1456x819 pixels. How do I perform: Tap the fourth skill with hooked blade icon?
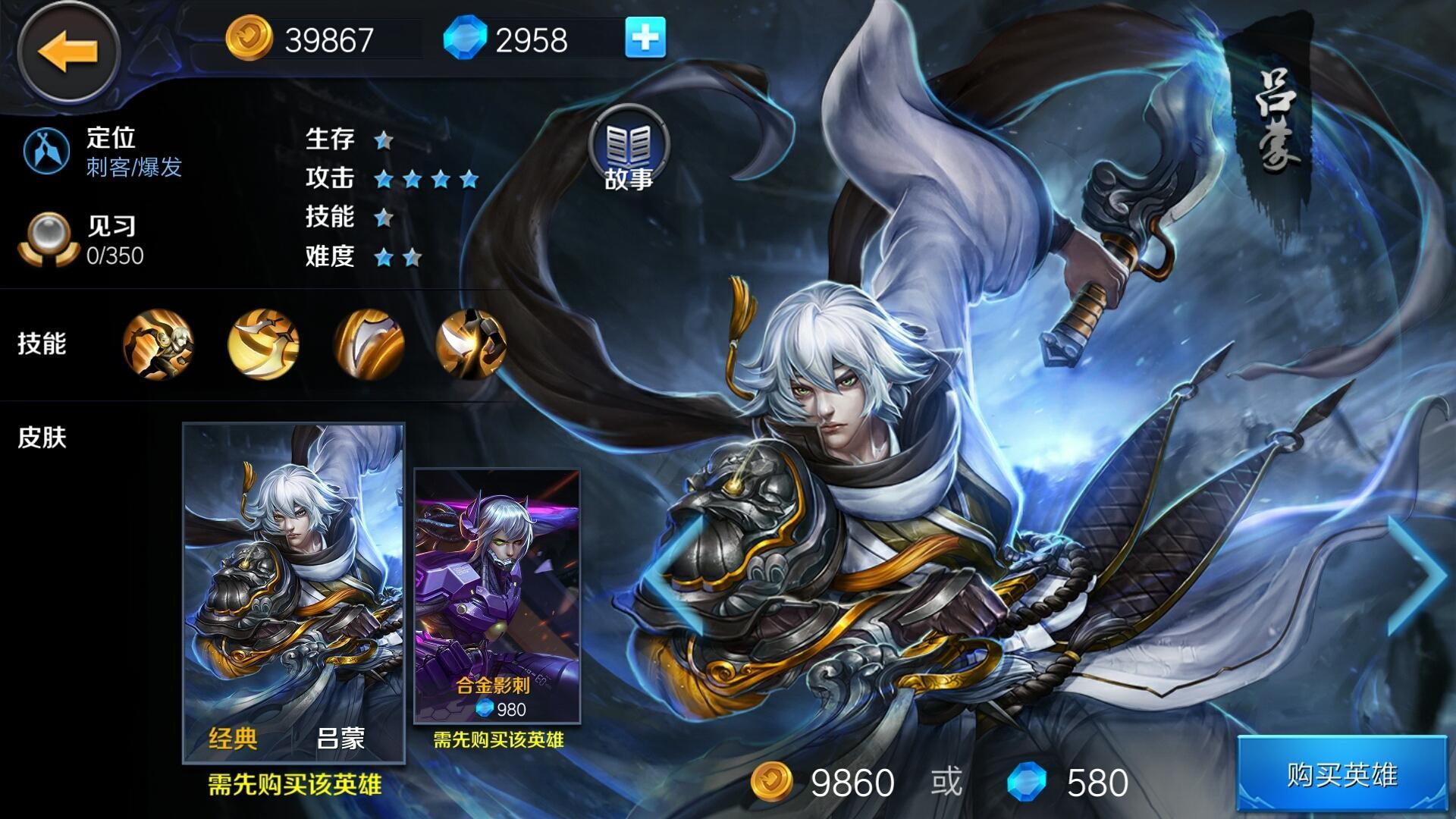[470, 344]
